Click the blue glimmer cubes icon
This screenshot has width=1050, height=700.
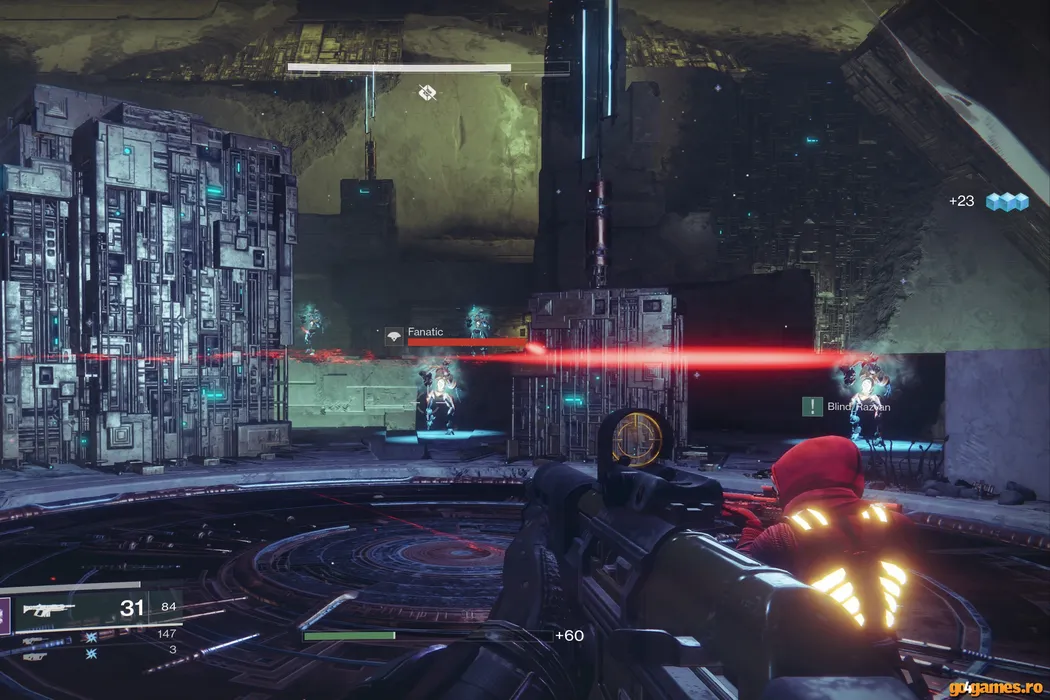tap(1007, 201)
